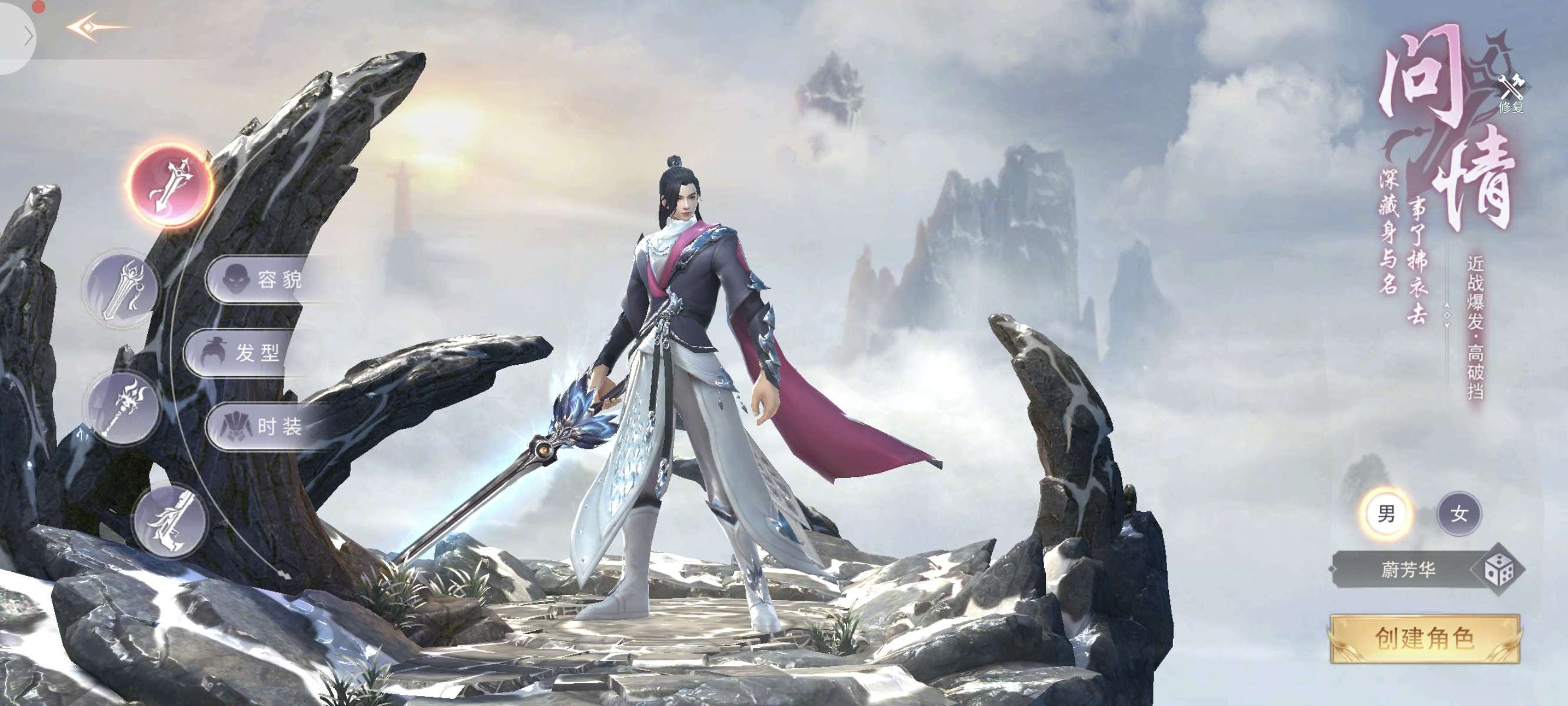Screen dimensions: 1568x706
Task: Select the 男 male gender option
Action: (1386, 514)
